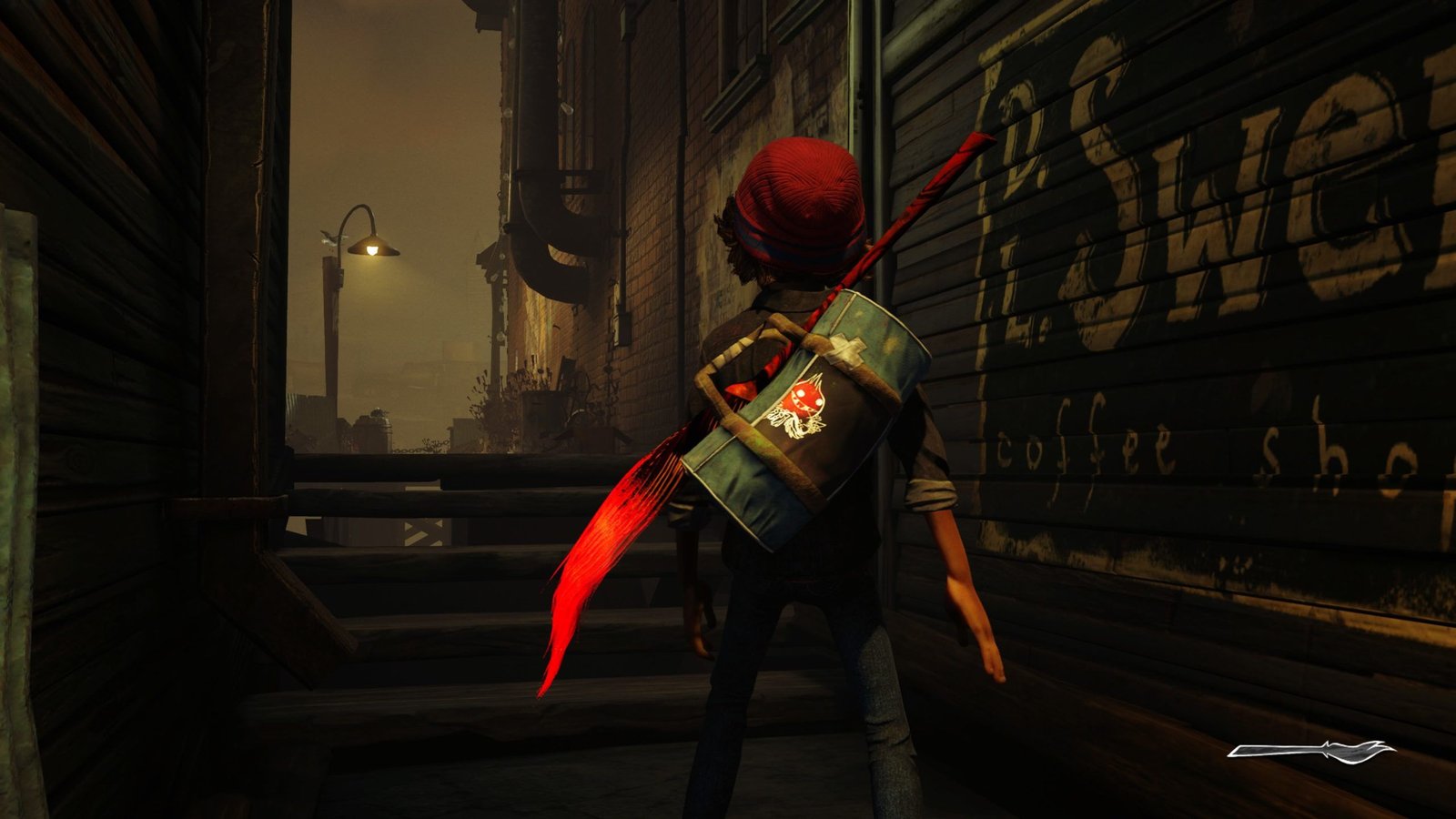Select the paintbrush tool icon

tap(1310, 750)
